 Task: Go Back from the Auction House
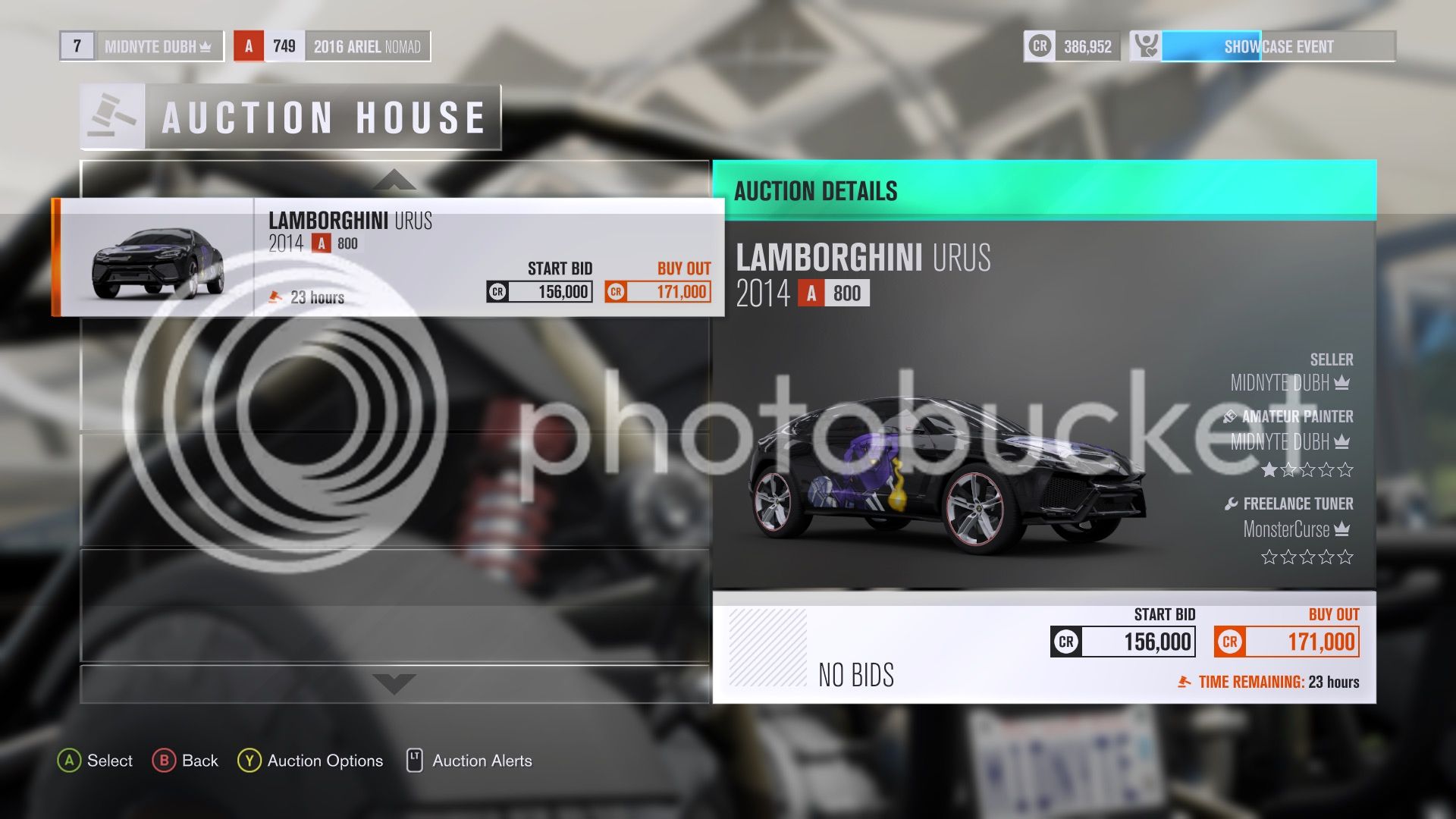click(x=185, y=761)
